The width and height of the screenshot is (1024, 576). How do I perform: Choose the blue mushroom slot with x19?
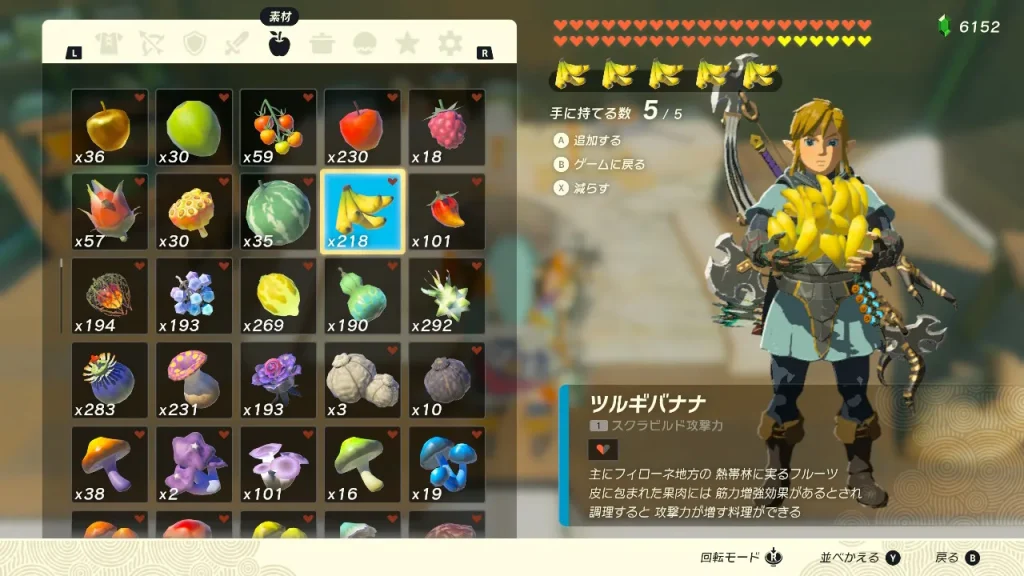coord(446,464)
